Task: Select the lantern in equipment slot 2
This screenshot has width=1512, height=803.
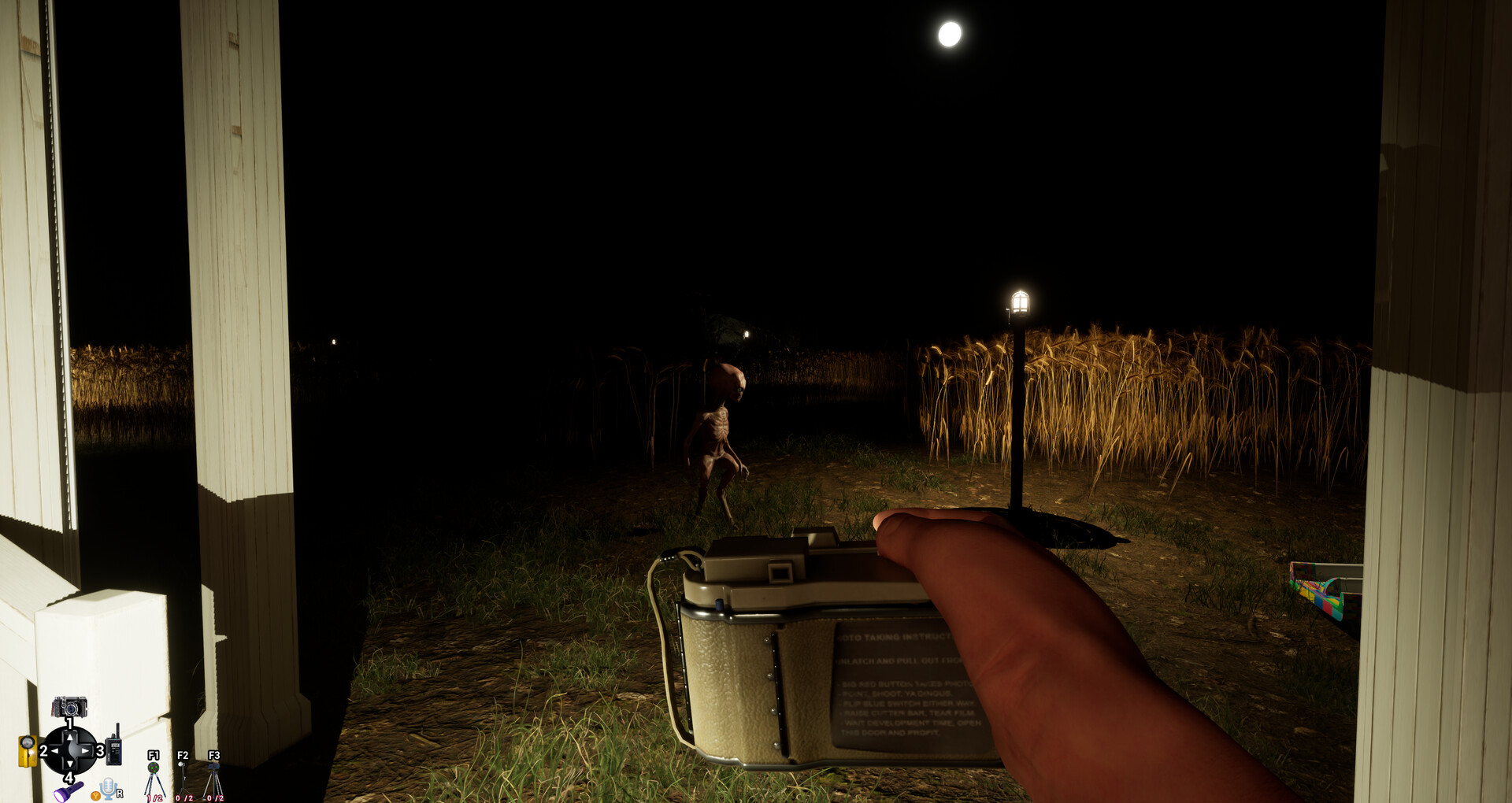Action: pos(28,750)
